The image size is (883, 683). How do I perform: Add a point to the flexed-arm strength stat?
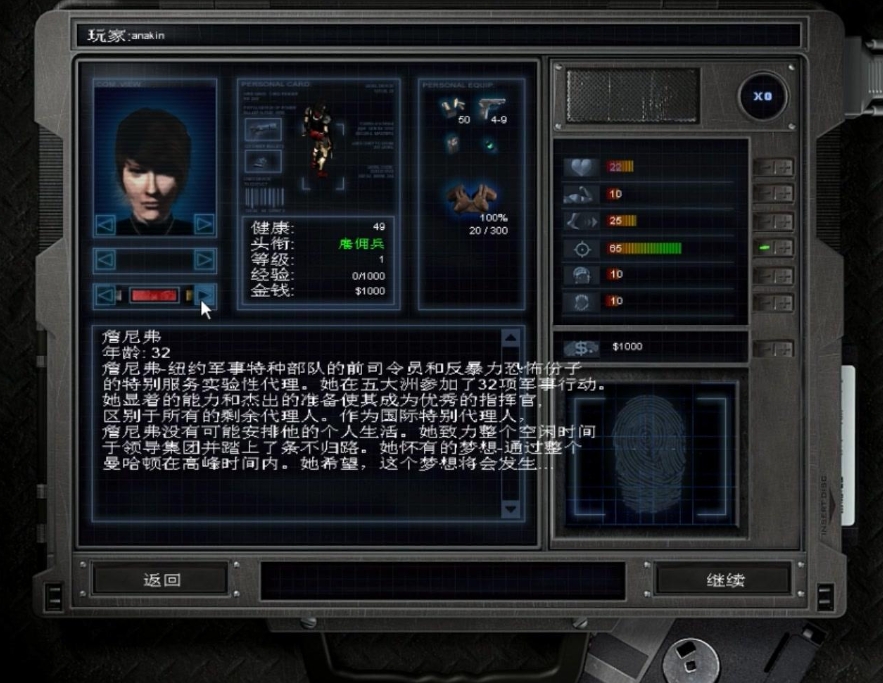coord(783,194)
